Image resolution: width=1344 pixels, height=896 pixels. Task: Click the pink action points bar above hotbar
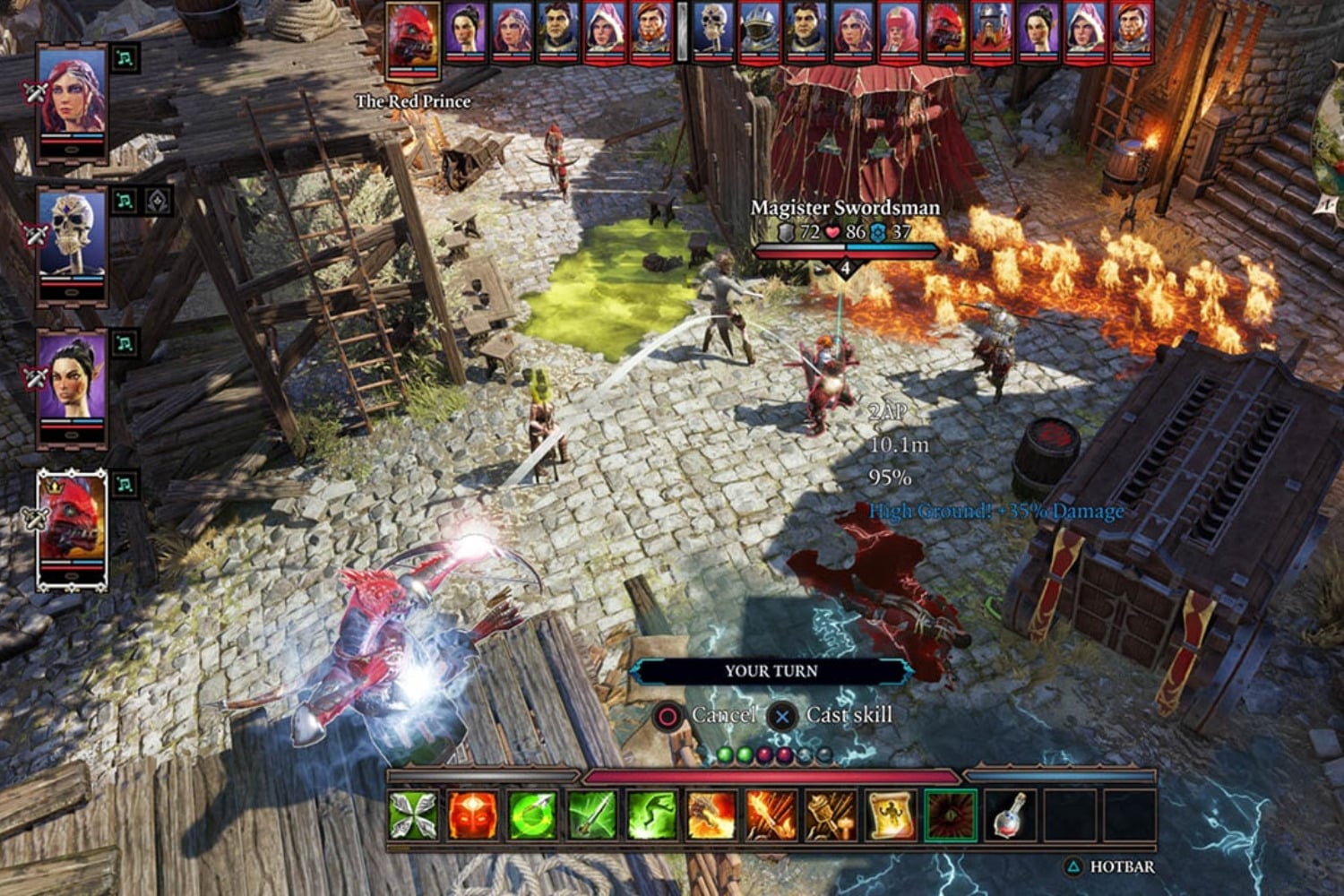click(x=771, y=776)
